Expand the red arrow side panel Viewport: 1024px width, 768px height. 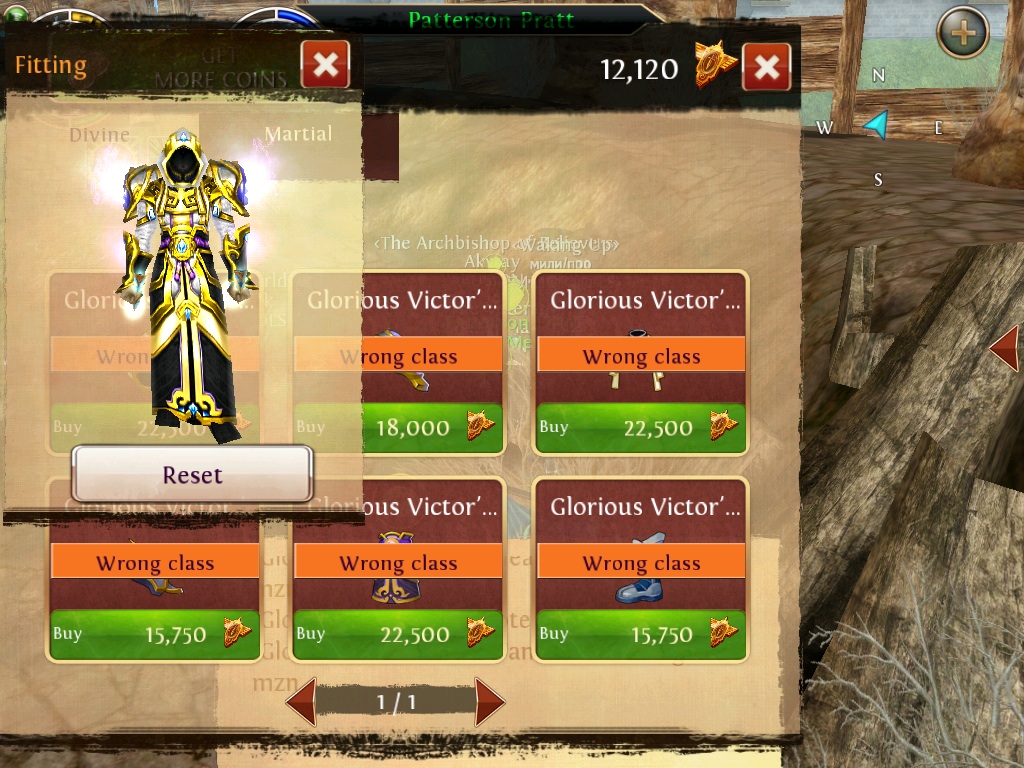[x=1004, y=349]
